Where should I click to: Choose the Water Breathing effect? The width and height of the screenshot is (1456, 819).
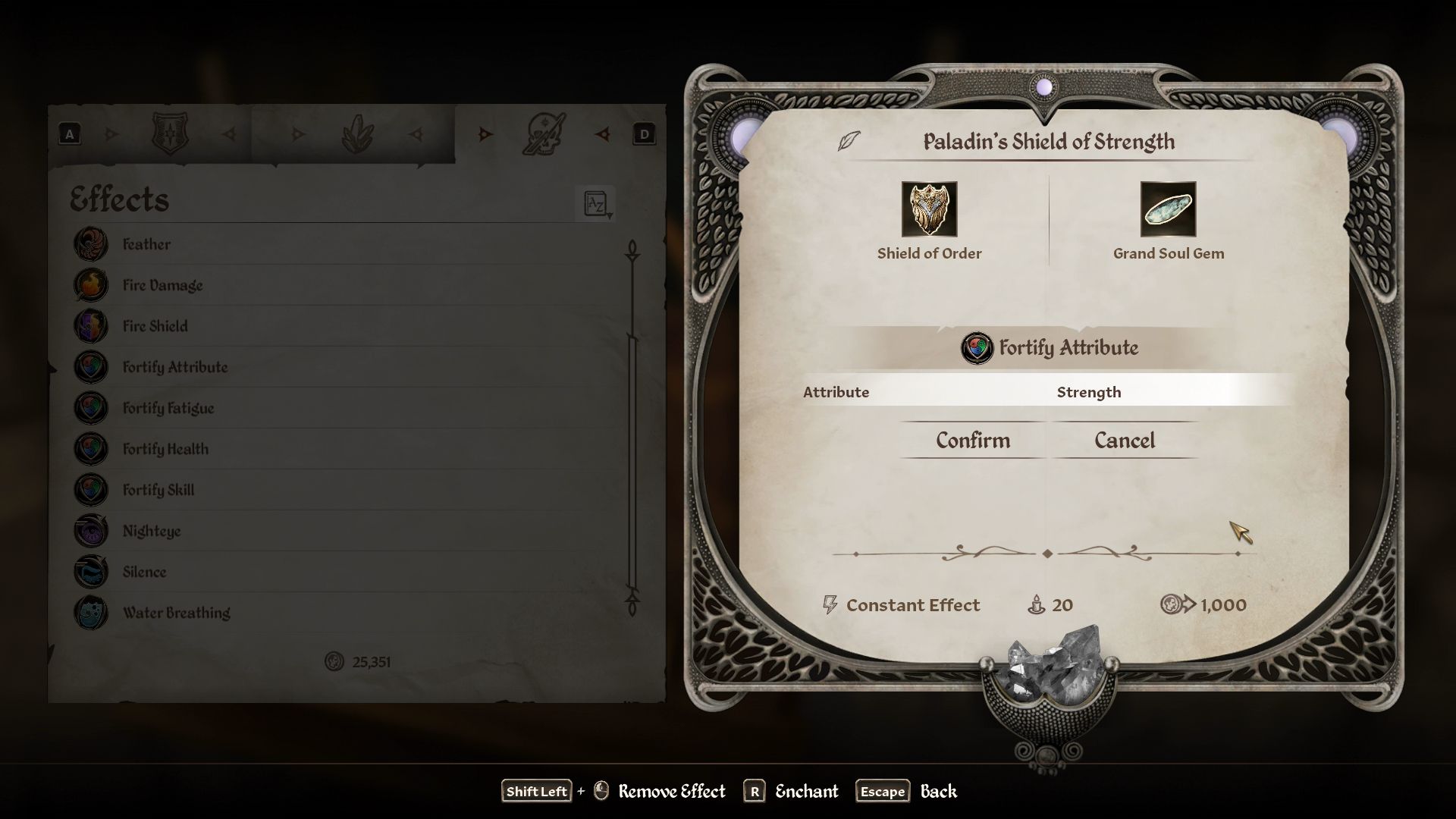point(176,613)
